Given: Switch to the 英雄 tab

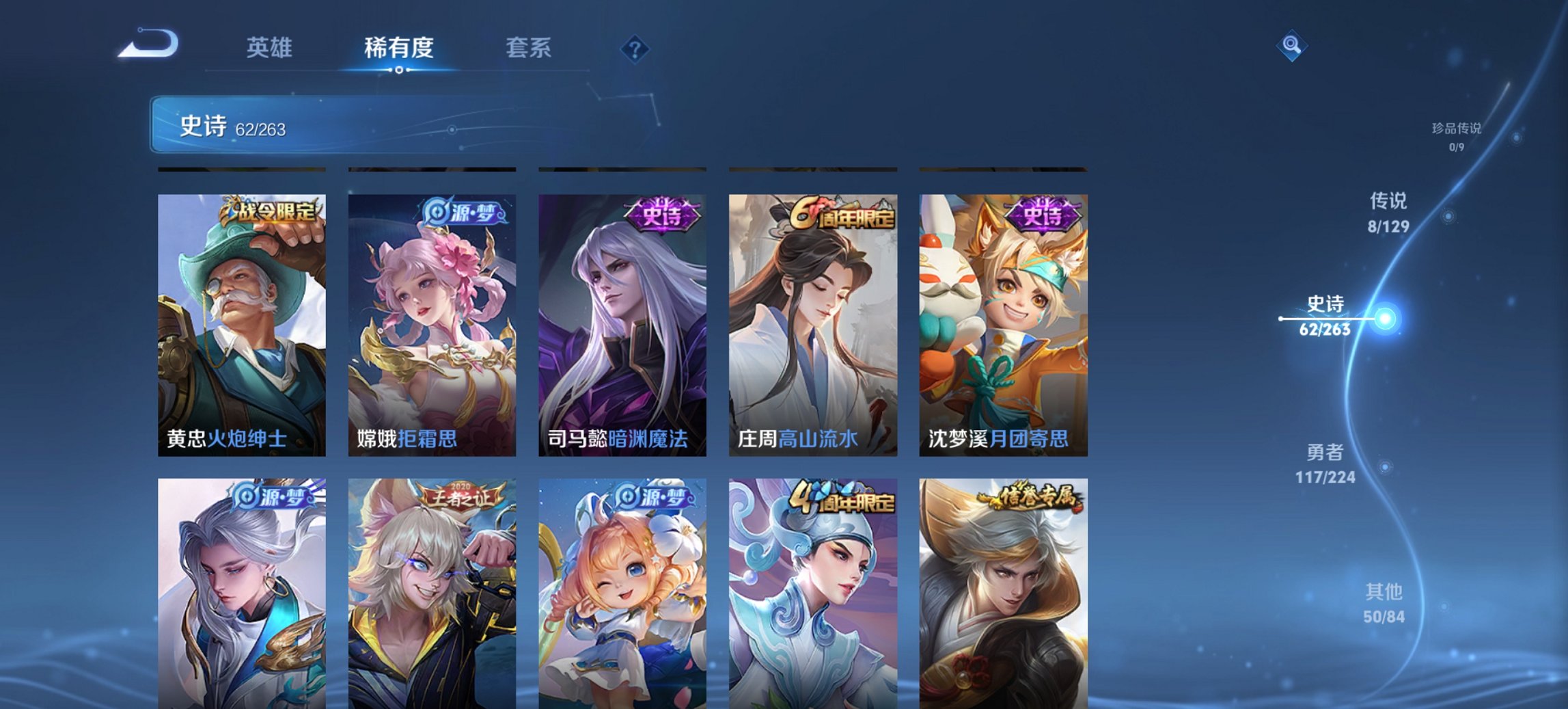Looking at the screenshot, I should [x=271, y=48].
